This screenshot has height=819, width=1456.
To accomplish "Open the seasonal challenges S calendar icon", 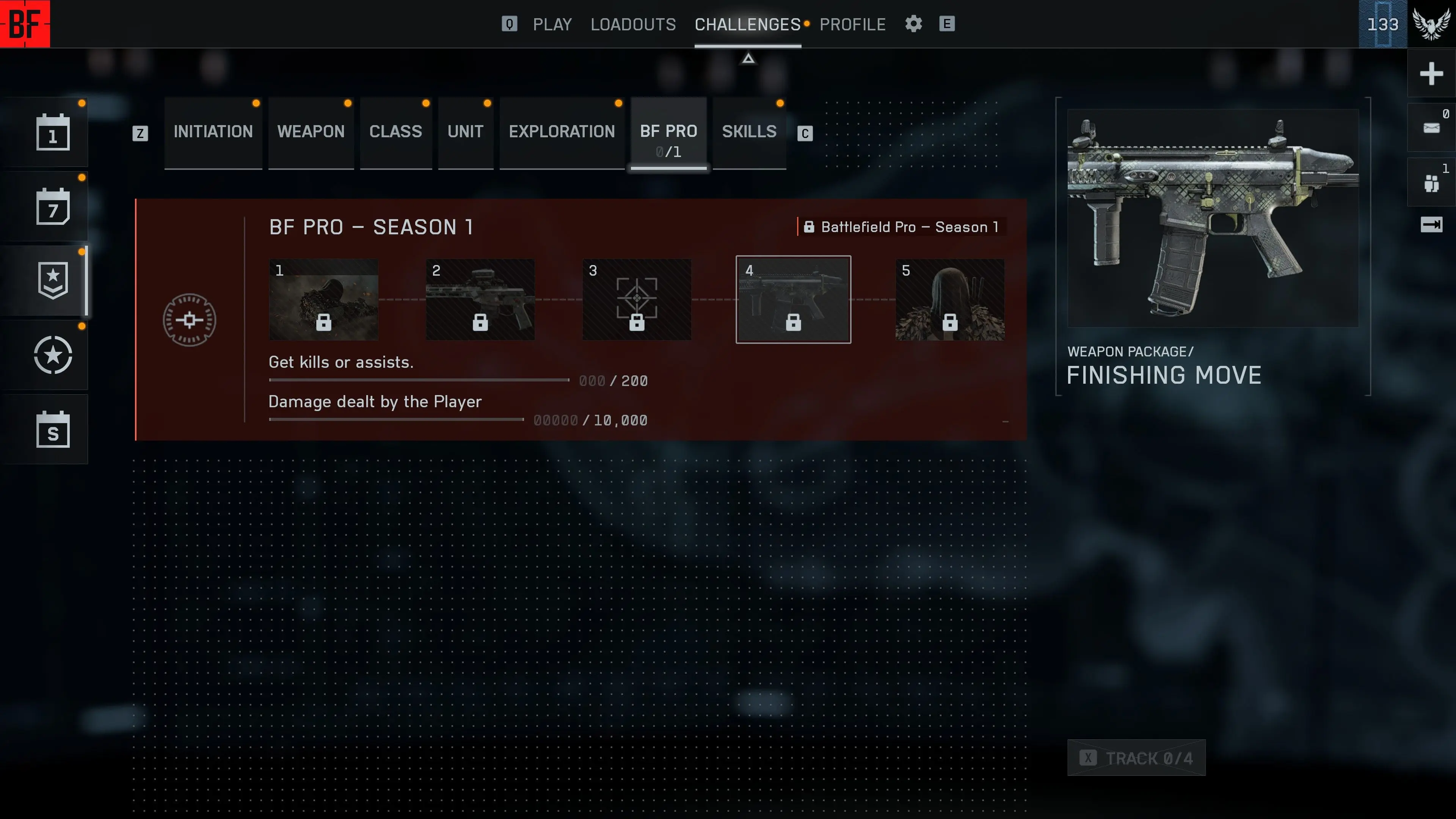I will (x=53, y=430).
